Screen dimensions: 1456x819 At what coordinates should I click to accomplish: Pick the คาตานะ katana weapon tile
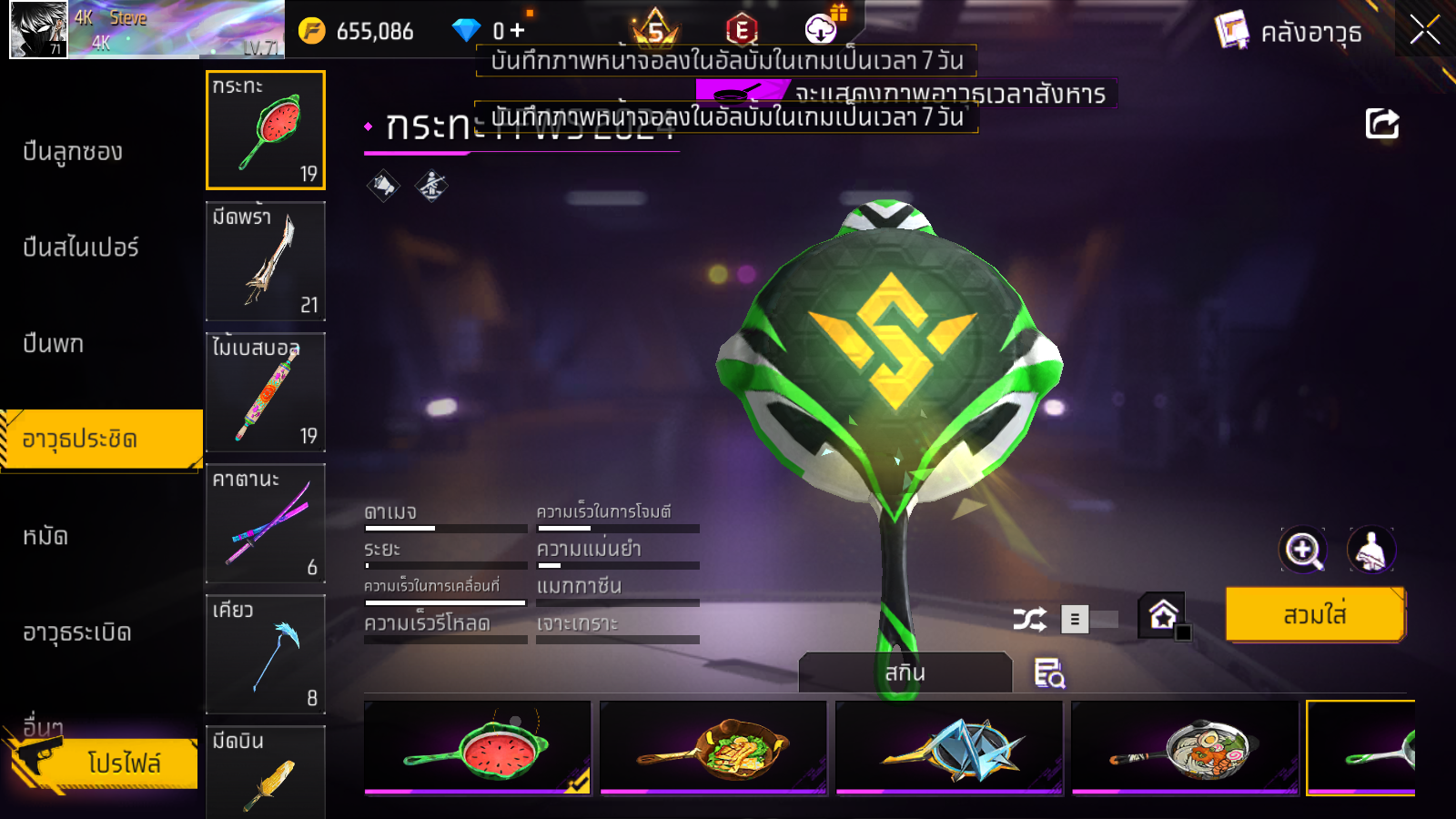click(x=266, y=523)
